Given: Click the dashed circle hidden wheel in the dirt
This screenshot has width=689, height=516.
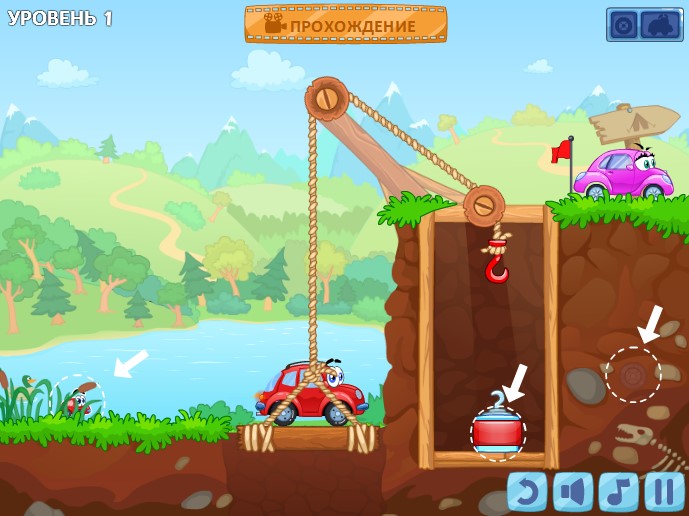Looking at the screenshot, I should (x=633, y=375).
